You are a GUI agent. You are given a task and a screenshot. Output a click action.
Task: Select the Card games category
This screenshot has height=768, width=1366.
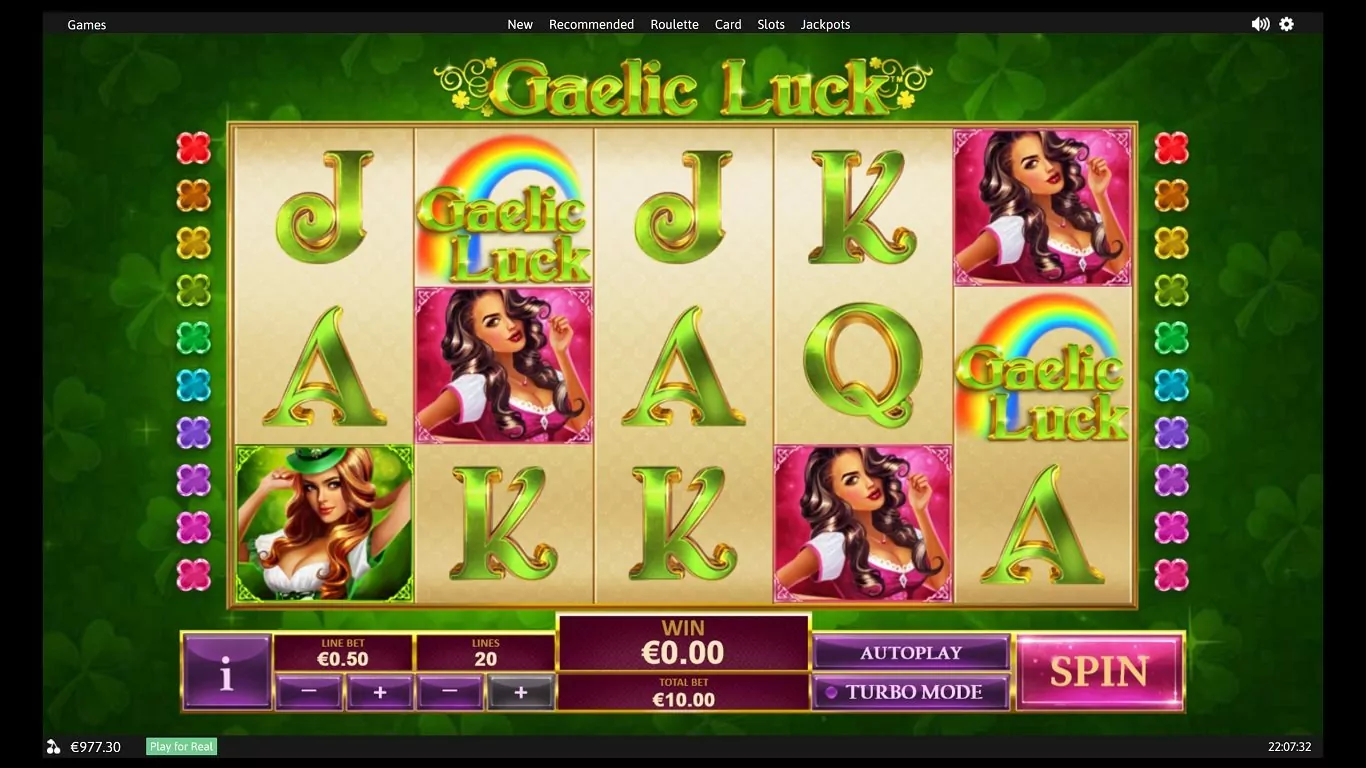click(728, 24)
